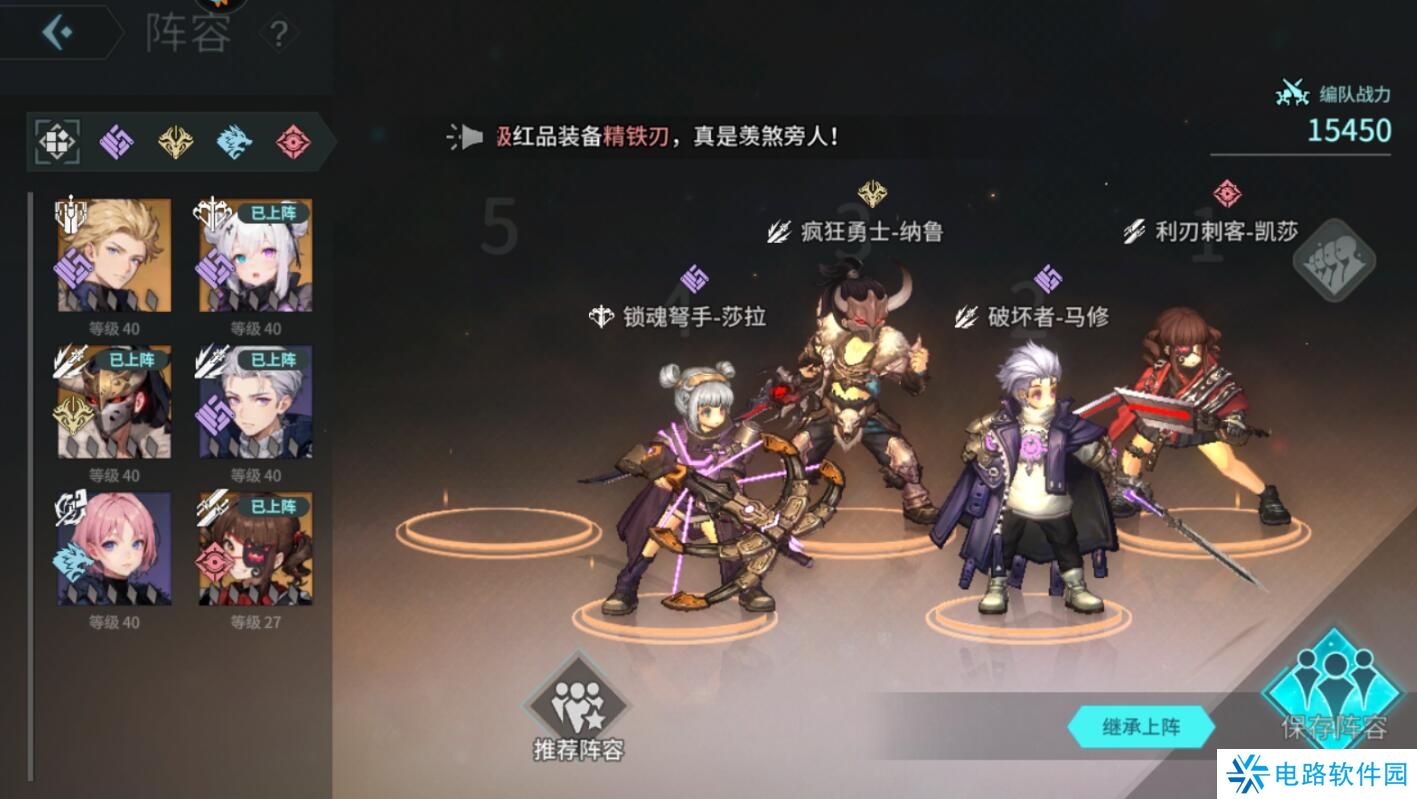Select the level 27 character portrait
Viewport: 1417px width, 799px height.
(x=253, y=548)
